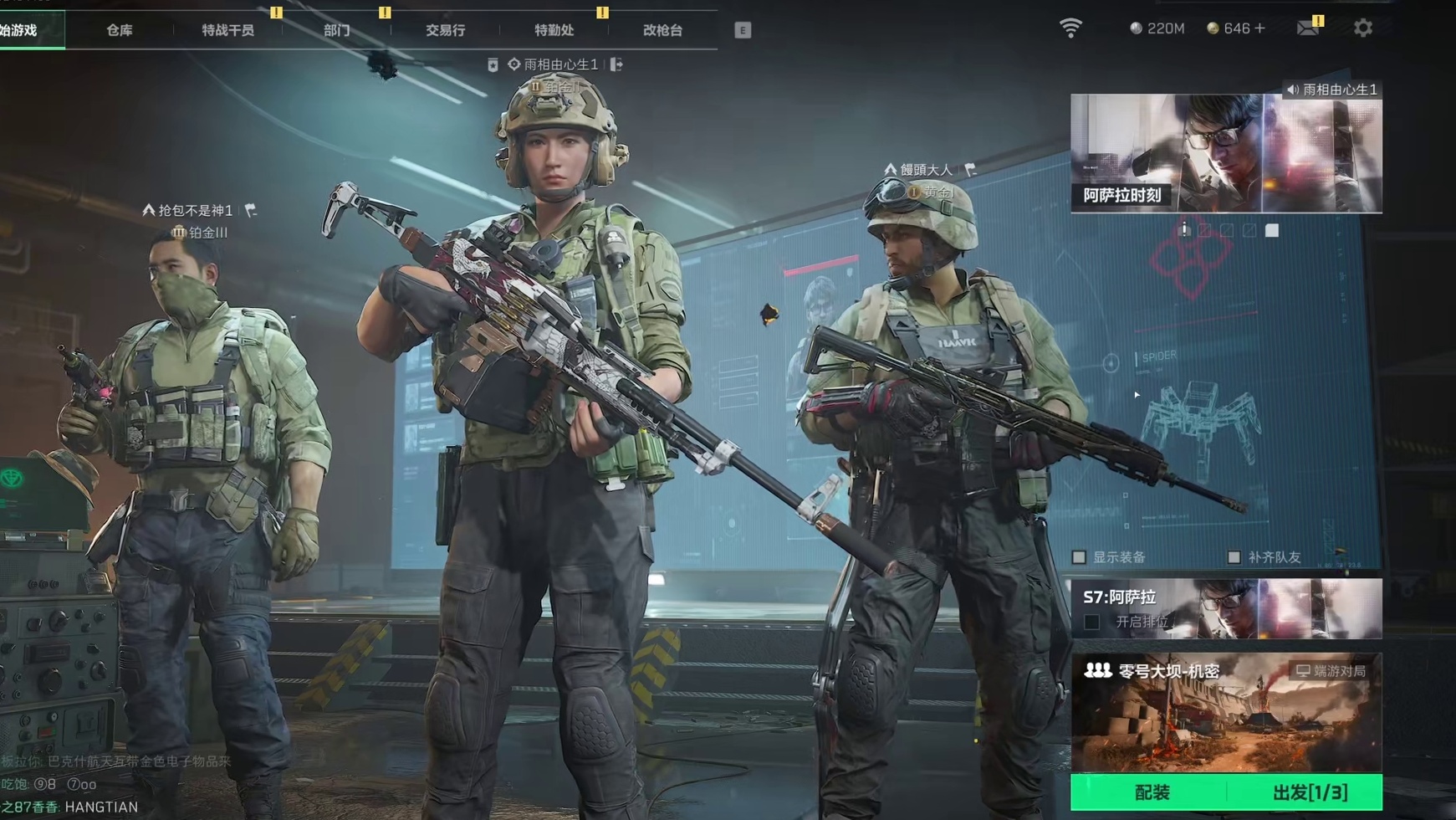
Task: Select teammate 饅頭大人's name tag
Action: tap(925, 170)
